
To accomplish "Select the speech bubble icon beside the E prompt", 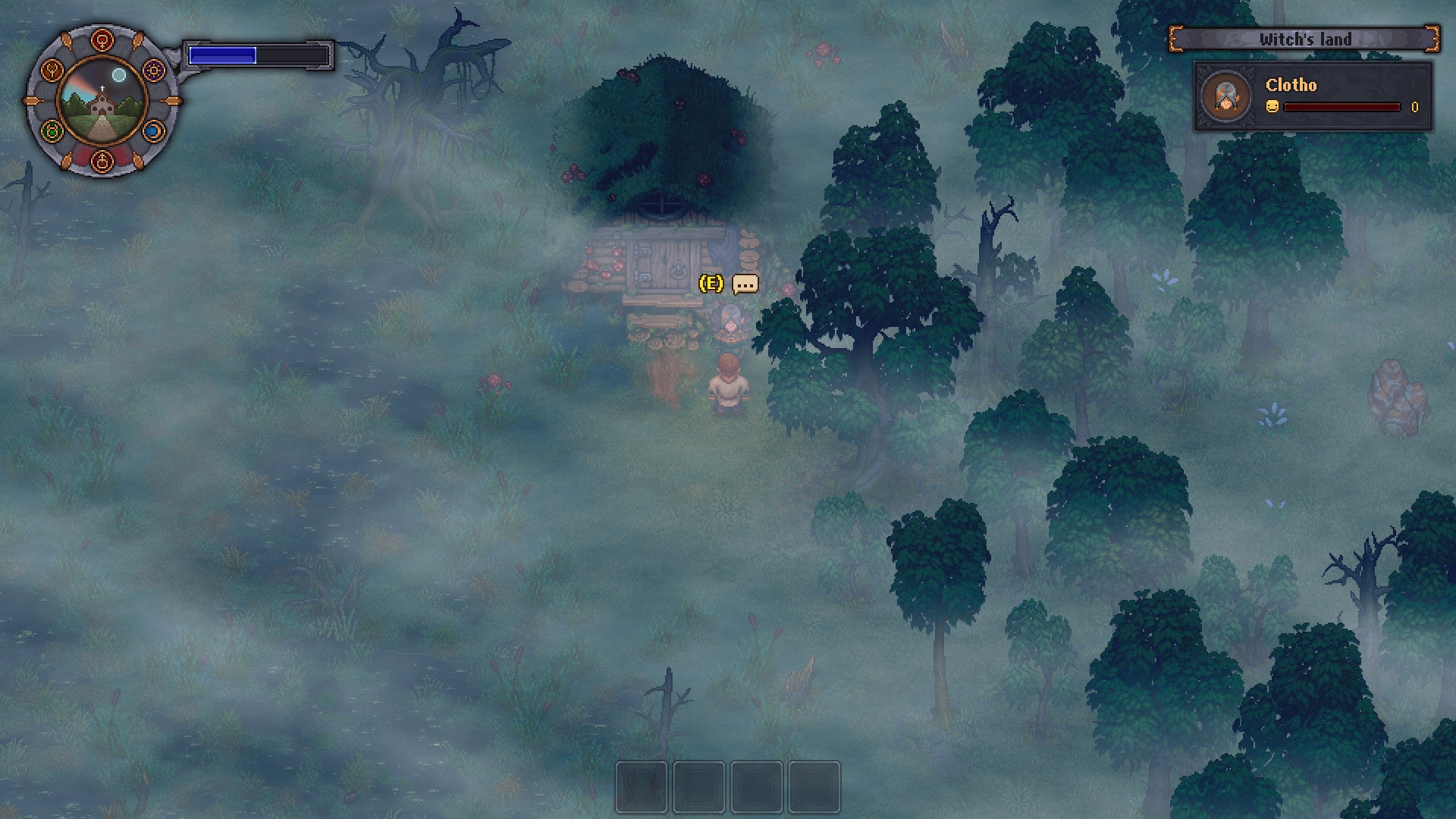I will (746, 284).
